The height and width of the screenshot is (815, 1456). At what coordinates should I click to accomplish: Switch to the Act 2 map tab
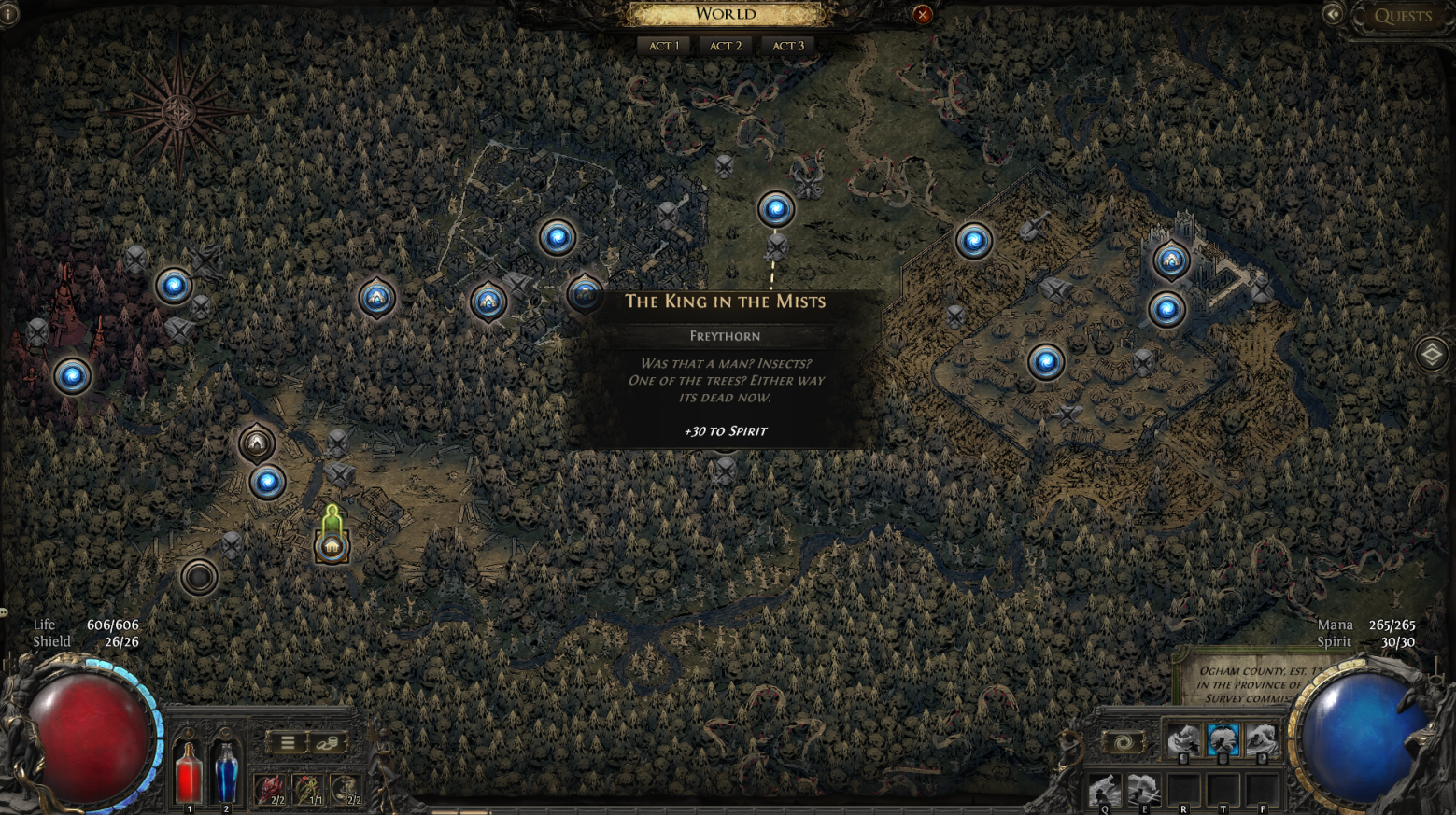click(x=726, y=46)
